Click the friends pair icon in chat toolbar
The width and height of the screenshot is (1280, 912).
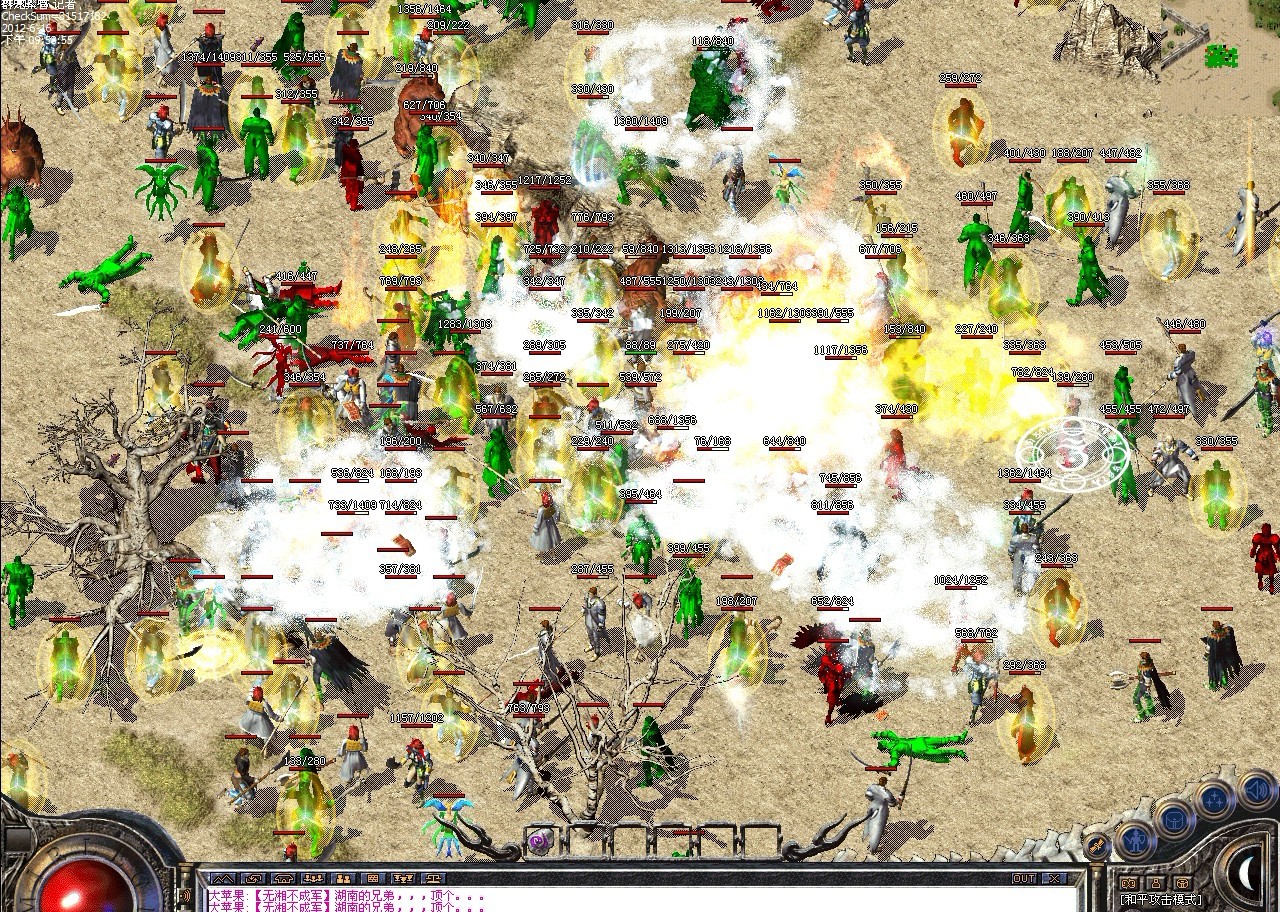pyautogui.click(x=342, y=878)
